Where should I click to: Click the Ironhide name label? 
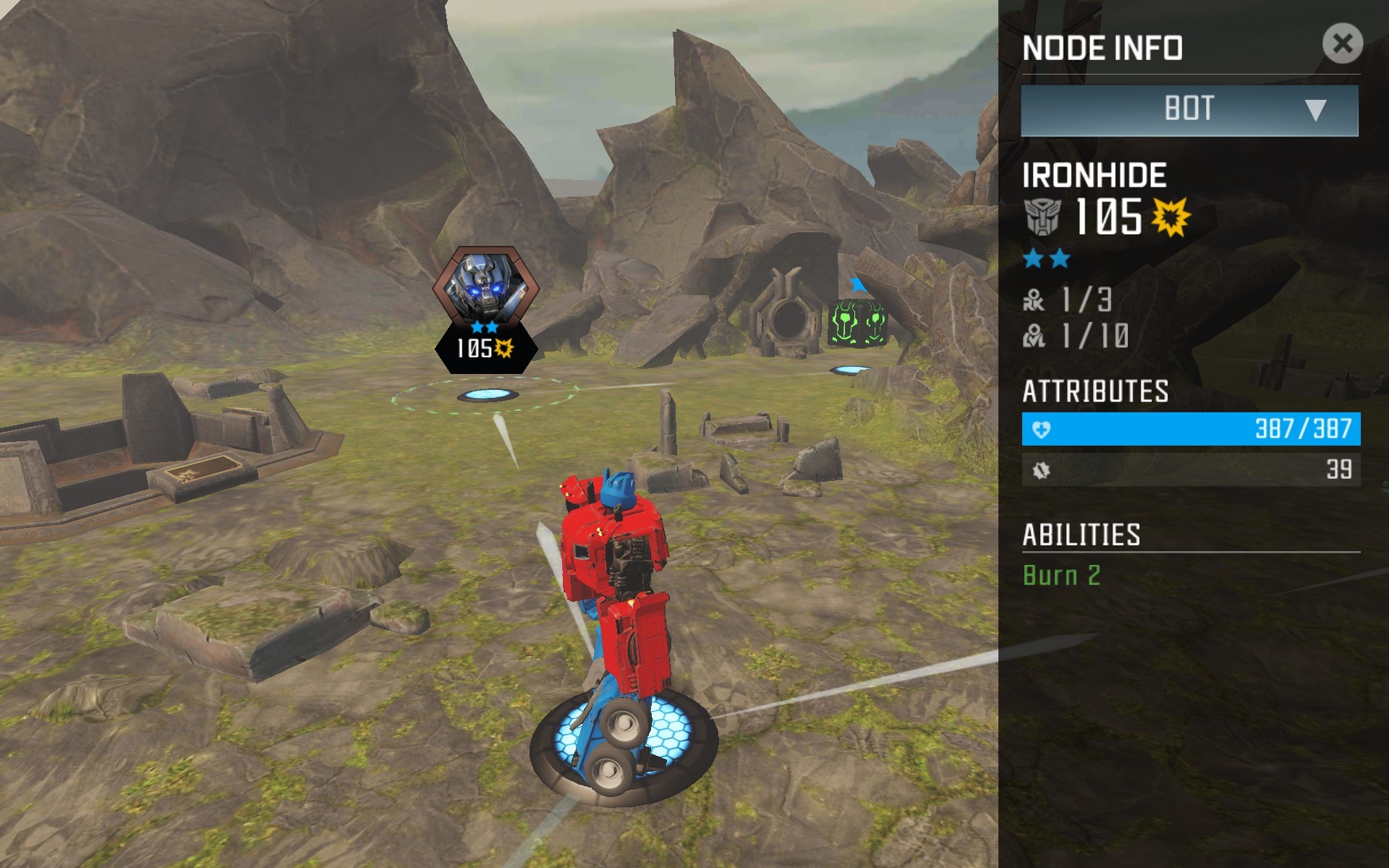[1095, 174]
